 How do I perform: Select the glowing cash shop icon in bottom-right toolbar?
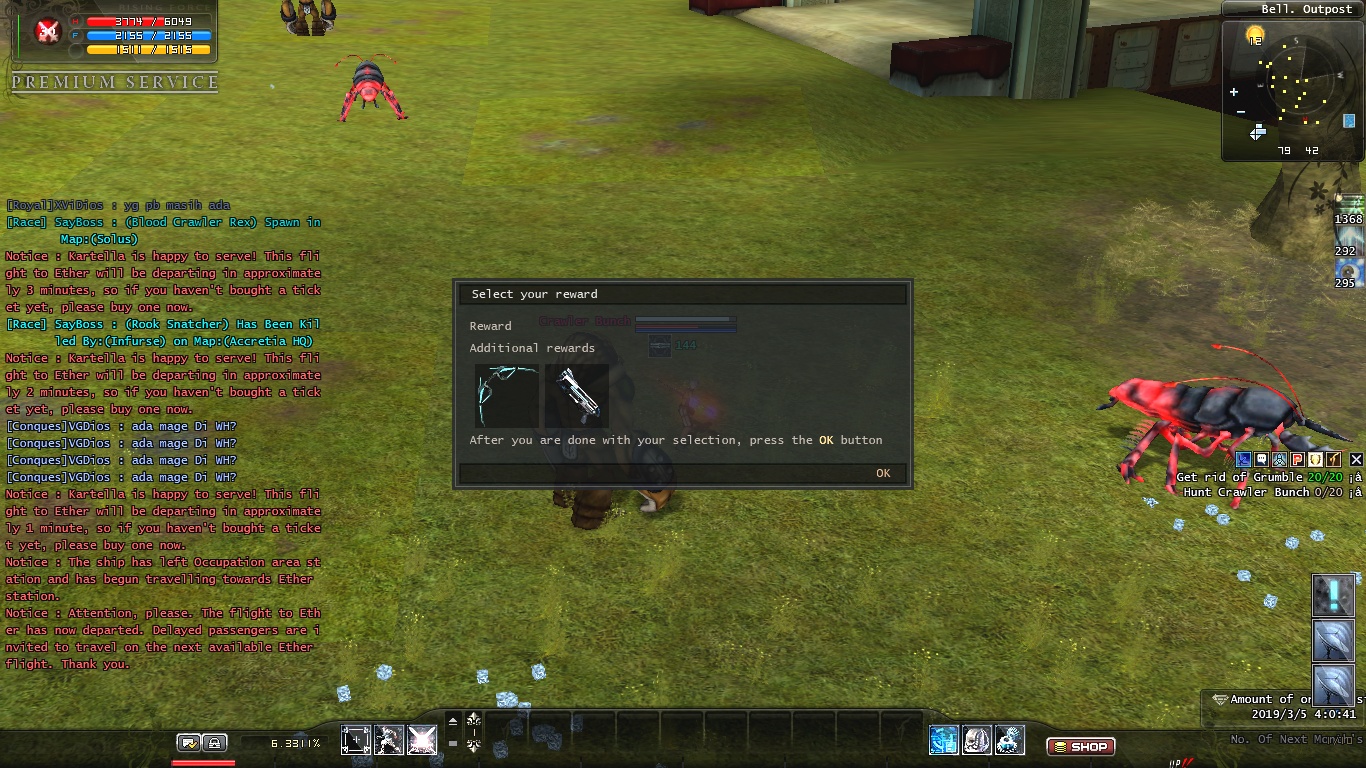pyautogui.click(x=943, y=740)
